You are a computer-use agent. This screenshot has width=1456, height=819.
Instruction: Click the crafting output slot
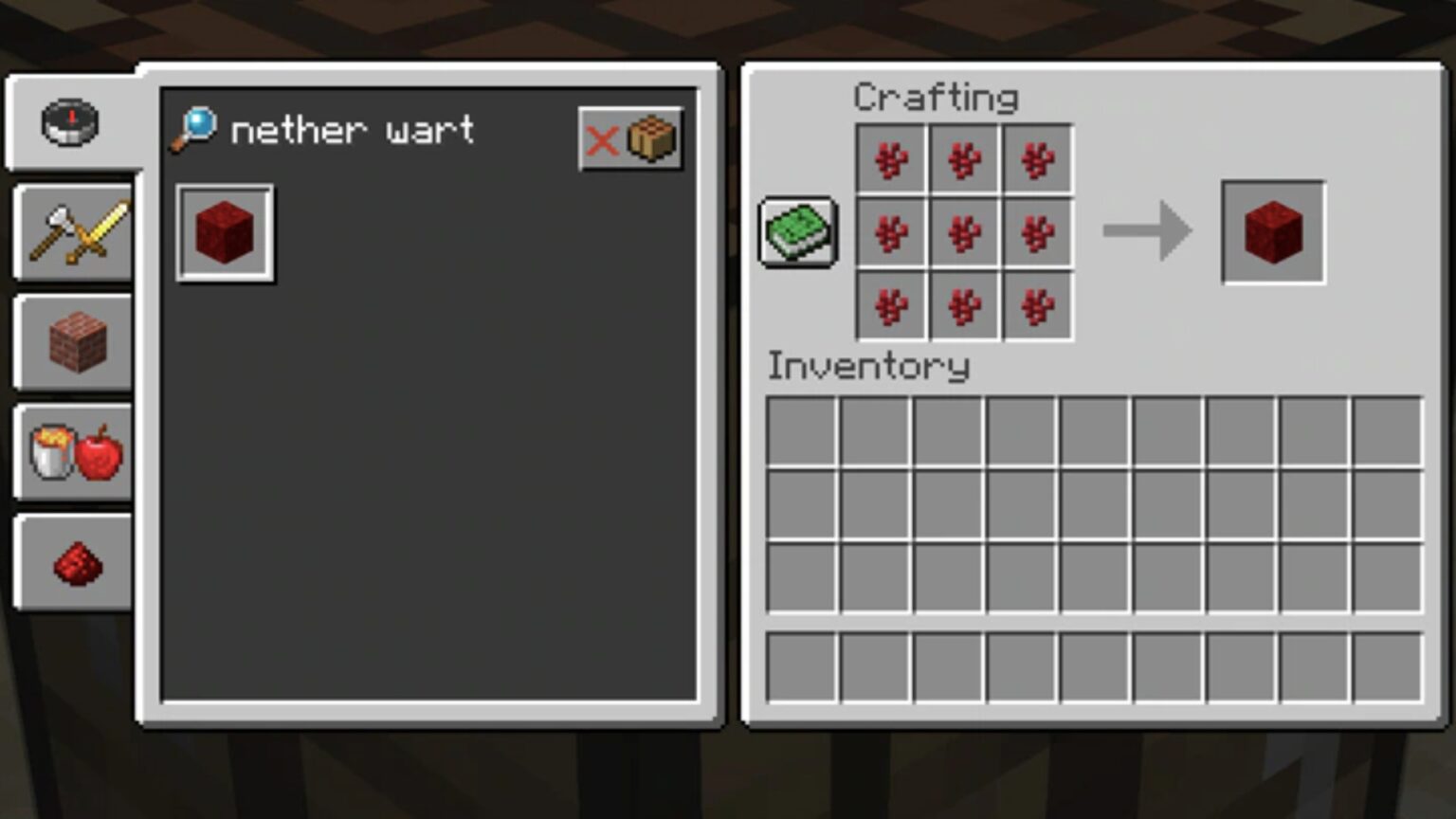[1272, 232]
